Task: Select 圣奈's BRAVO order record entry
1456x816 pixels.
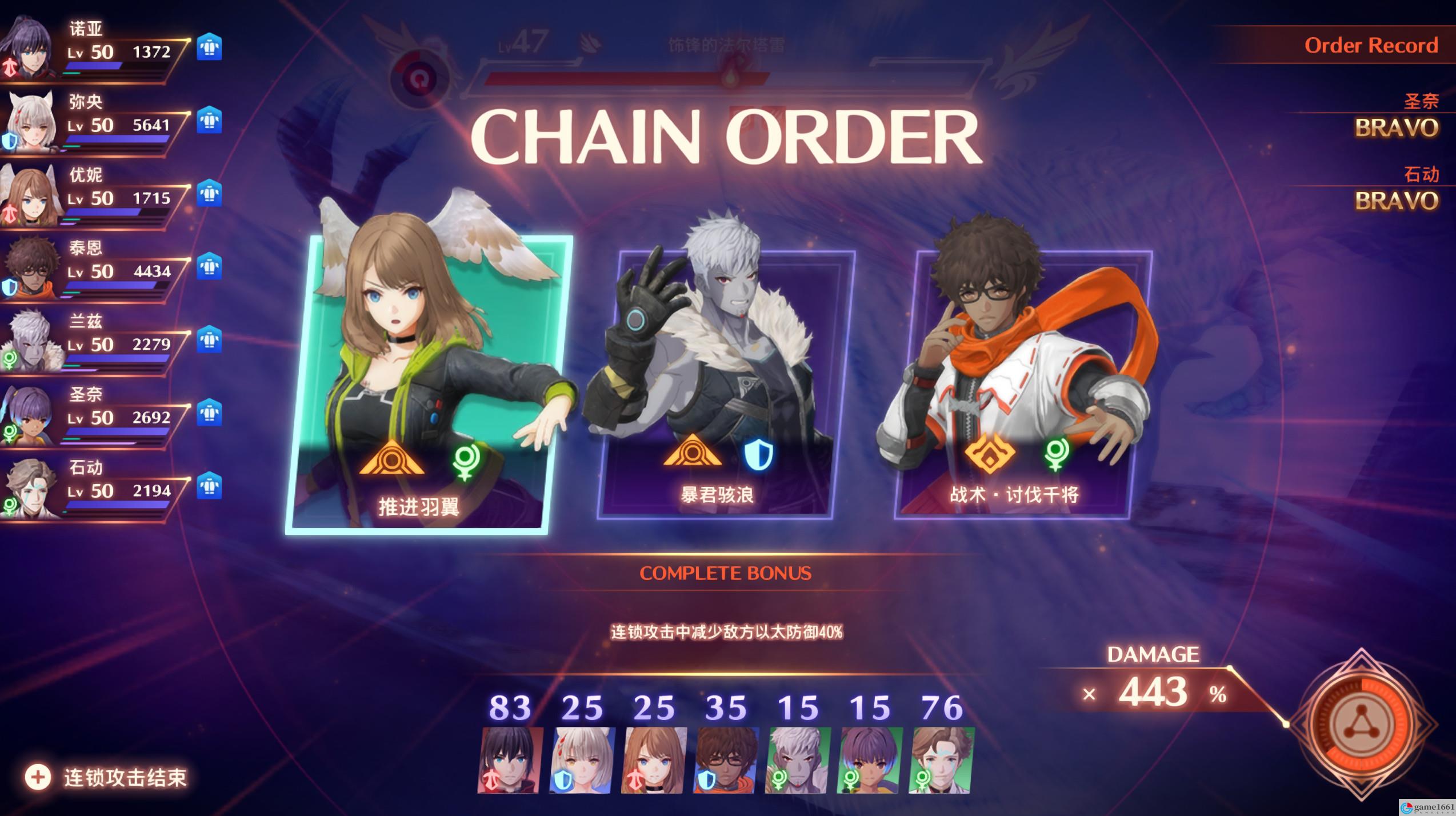Action: 1396,127
